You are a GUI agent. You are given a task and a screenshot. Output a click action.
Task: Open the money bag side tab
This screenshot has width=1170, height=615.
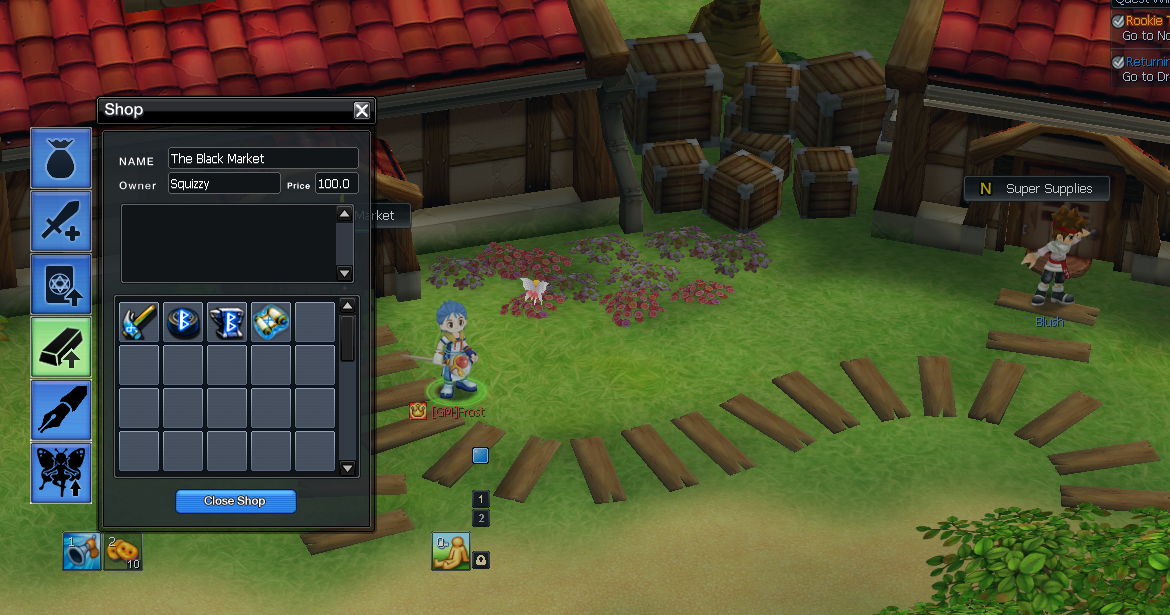coord(62,158)
